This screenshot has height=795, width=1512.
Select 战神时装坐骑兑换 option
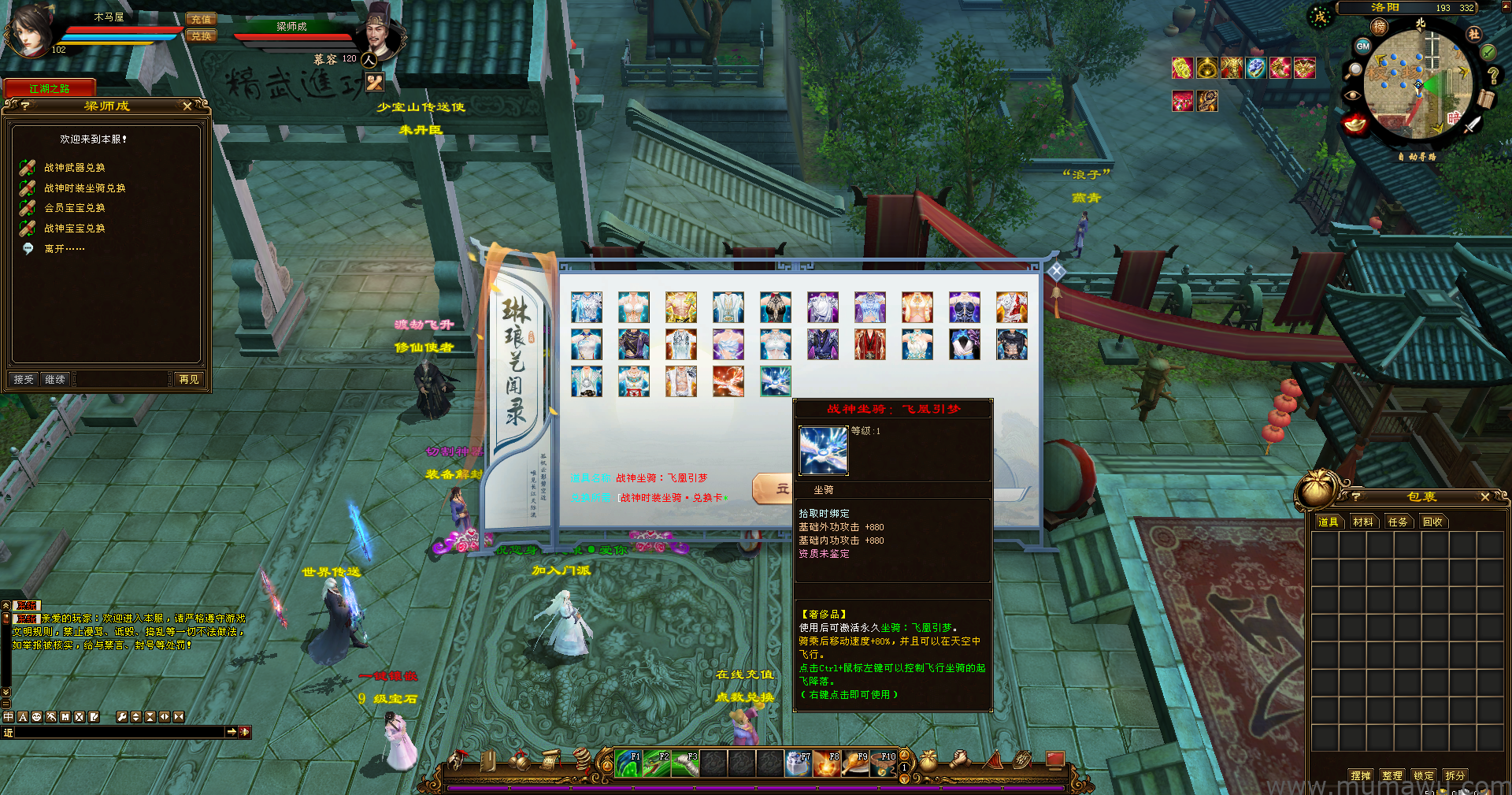coord(84,188)
